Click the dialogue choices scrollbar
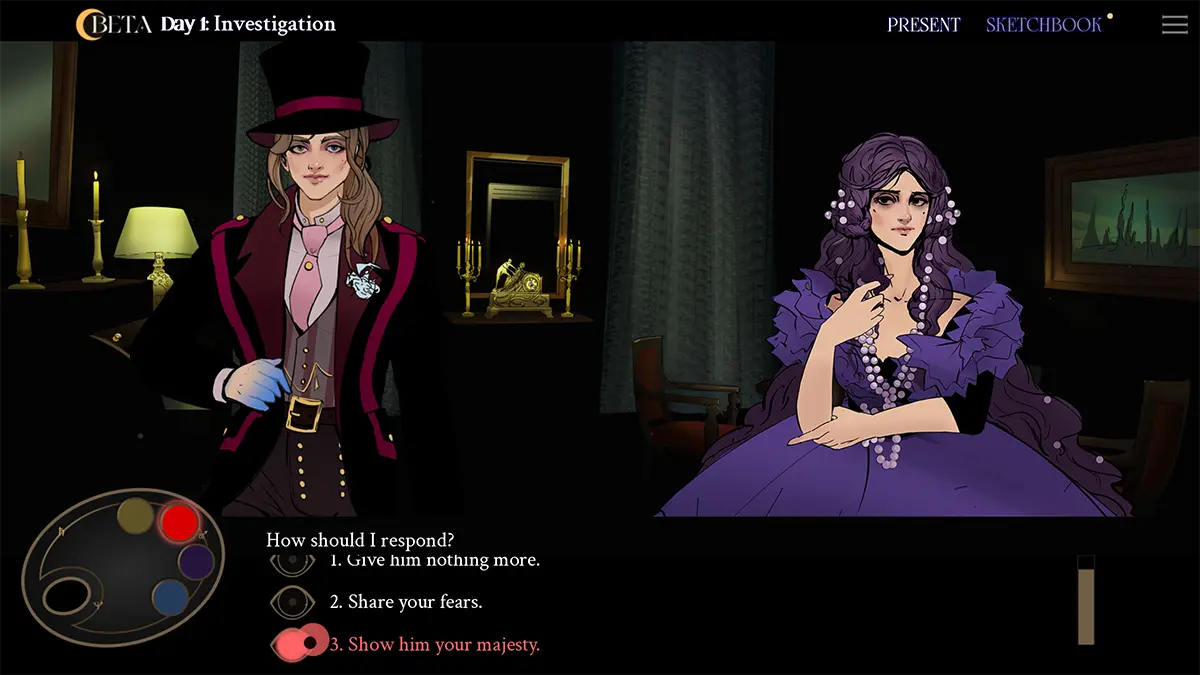1200x675 pixels. click(1085, 600)
